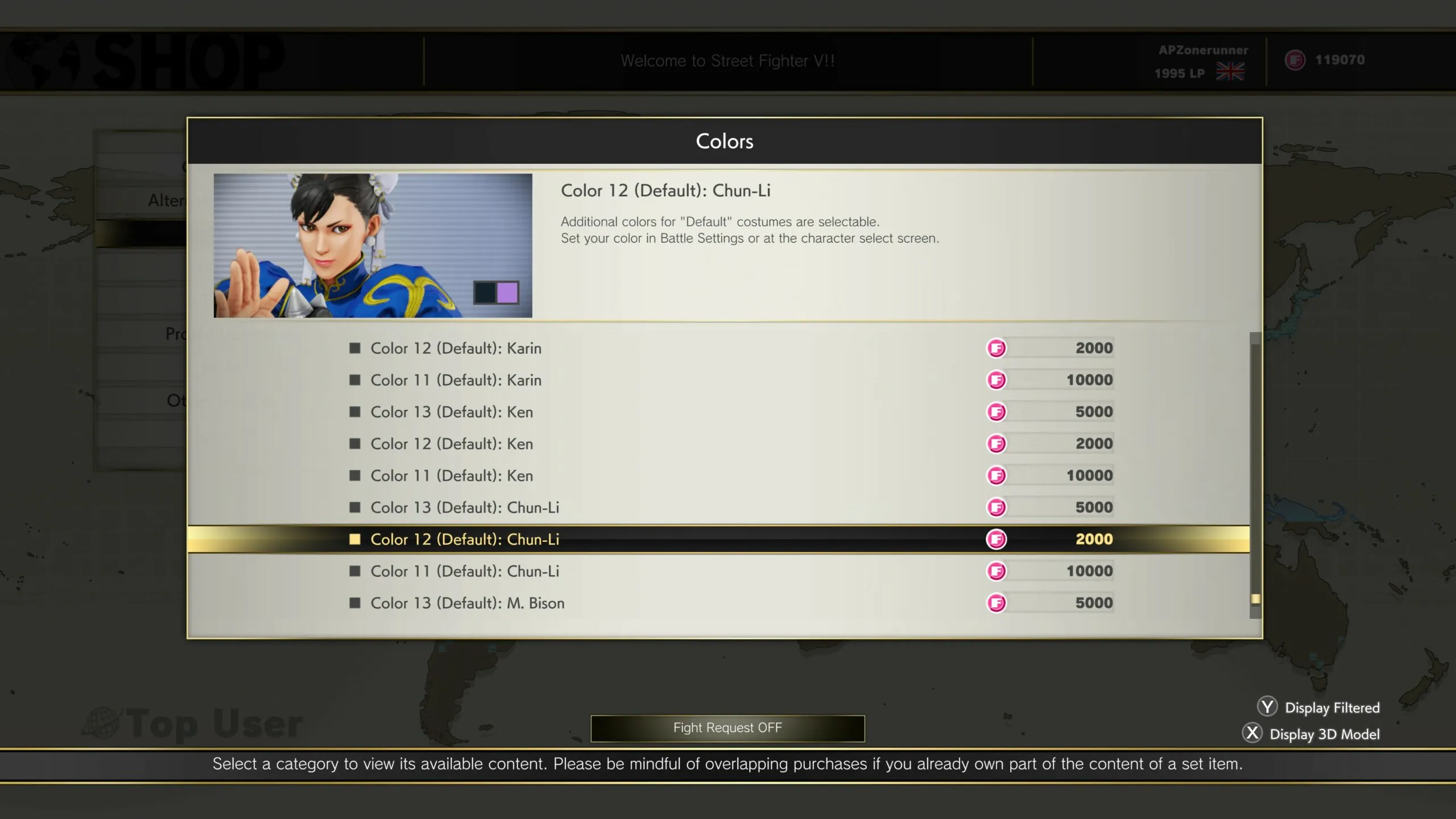
Task: Click the UK flag beside APZonerunner's LP
Action: 1230,72
